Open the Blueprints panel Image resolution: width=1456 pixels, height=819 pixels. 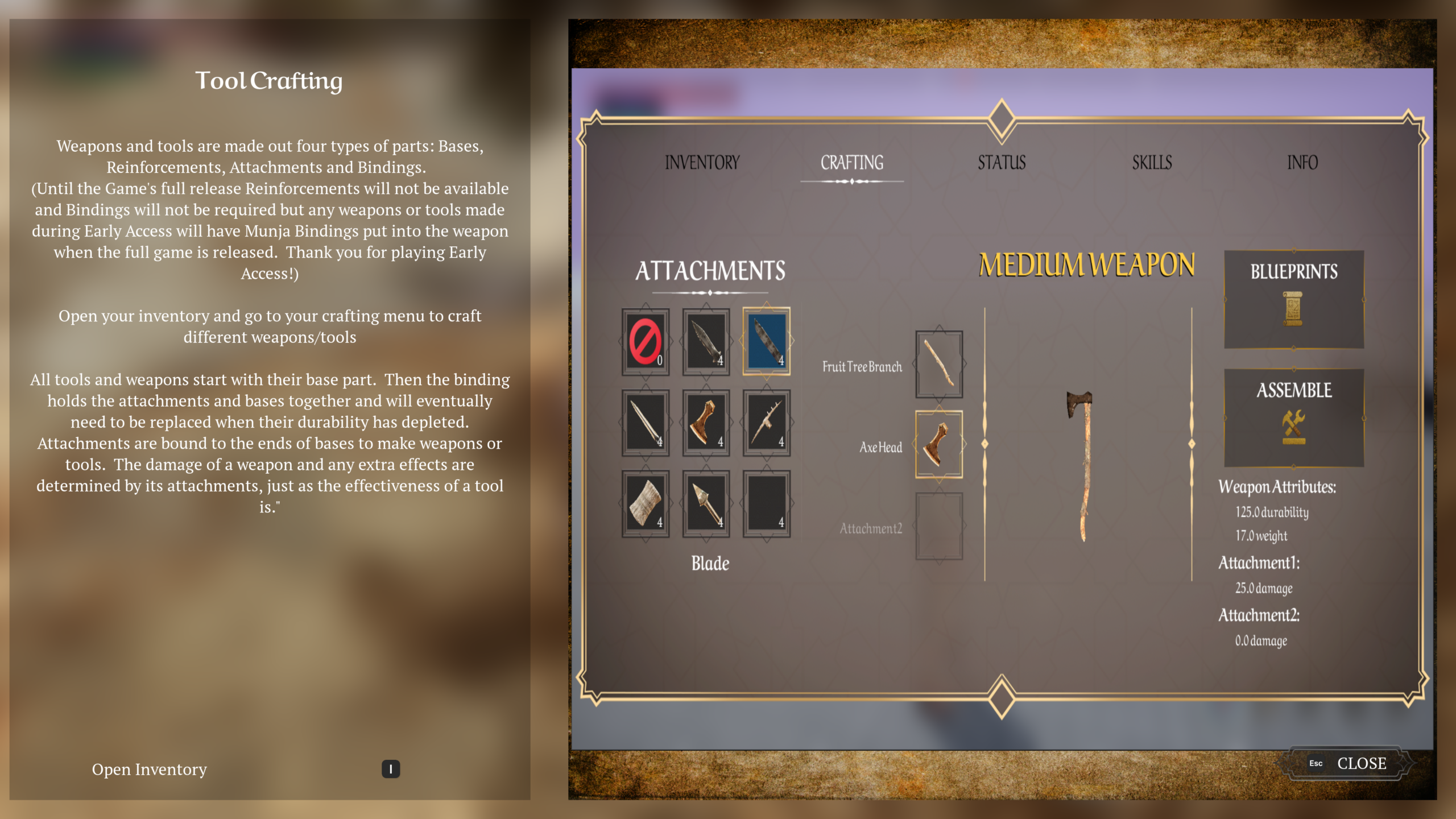click(1293, 299)
